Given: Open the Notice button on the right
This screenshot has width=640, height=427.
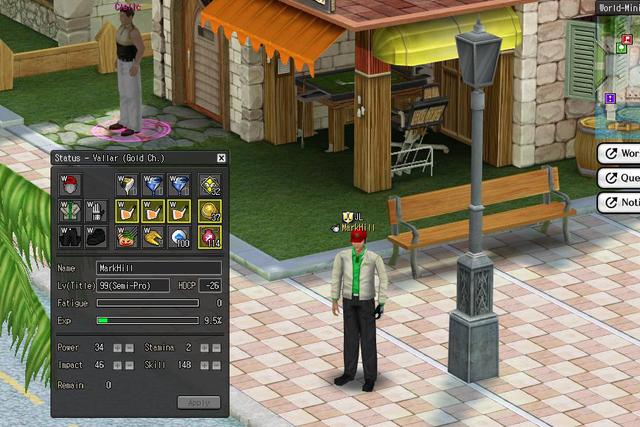Looking at the screenshot, I should pos(620,202).
